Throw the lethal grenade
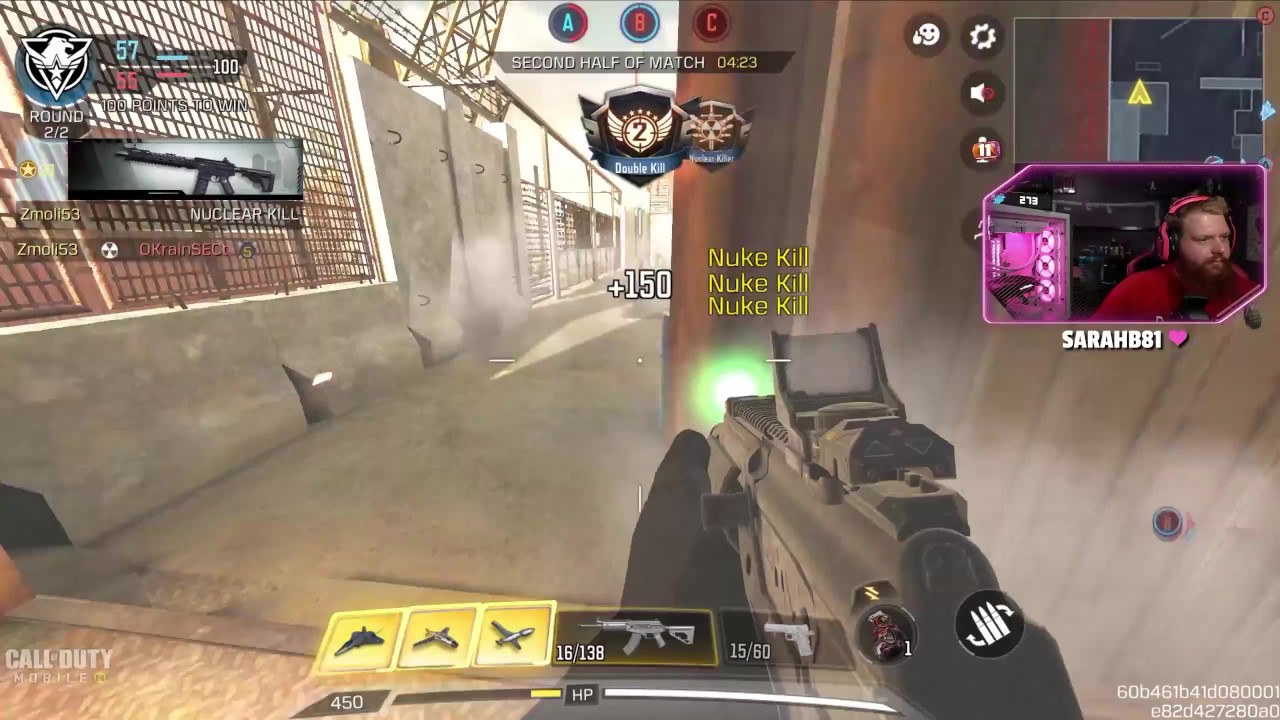The image size is (1280, 720). coord(886,632)
